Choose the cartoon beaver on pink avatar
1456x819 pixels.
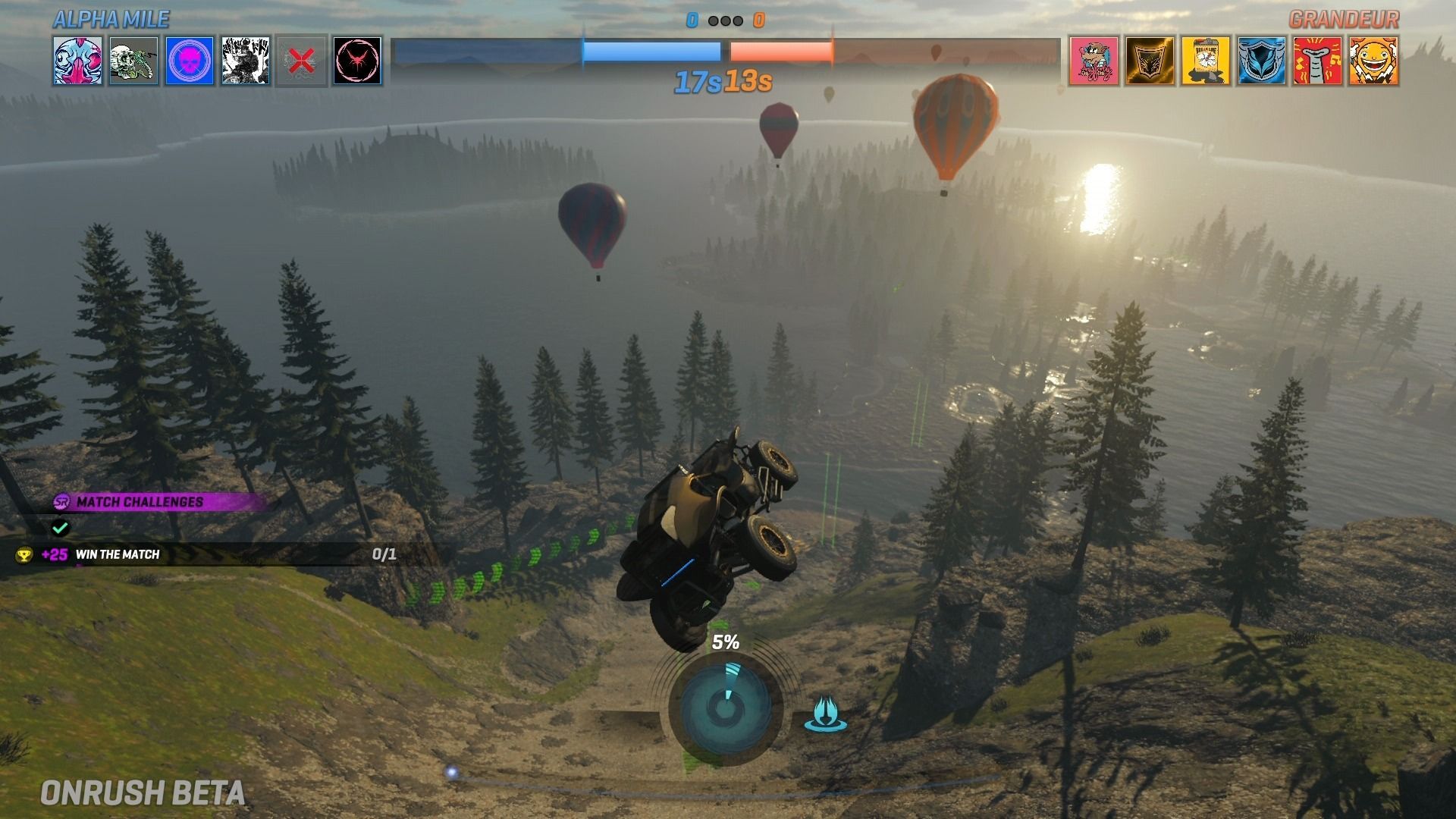click(1094, 61)
